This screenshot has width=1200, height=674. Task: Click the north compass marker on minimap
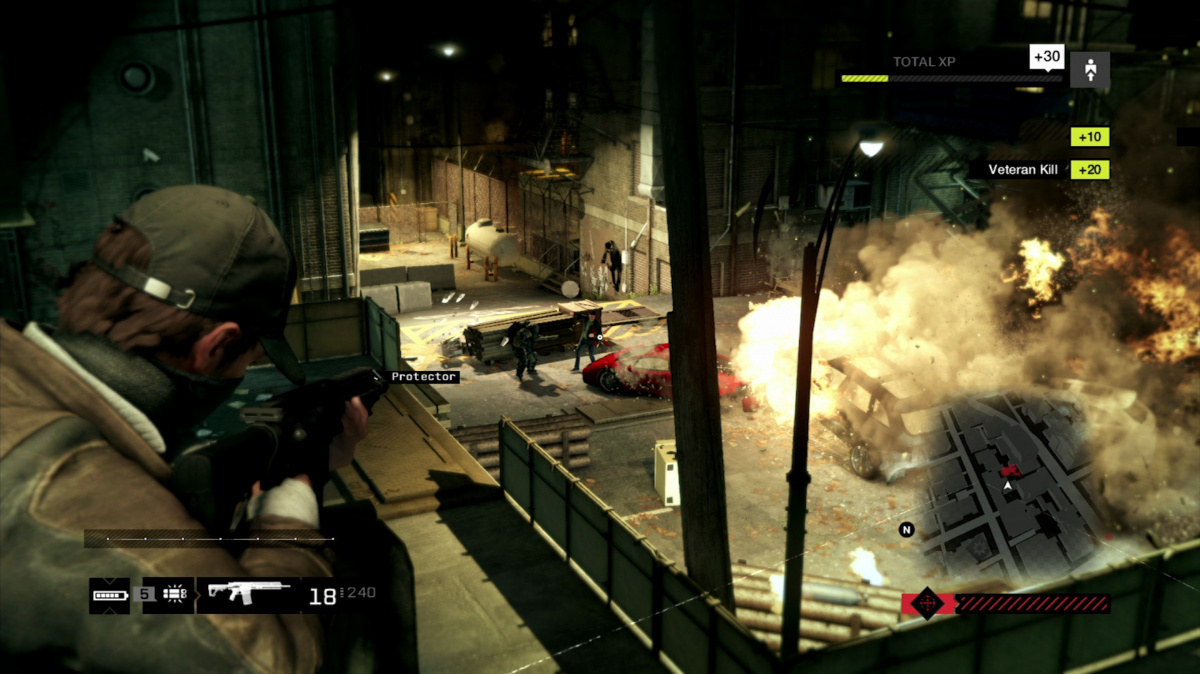click(907, 530)
